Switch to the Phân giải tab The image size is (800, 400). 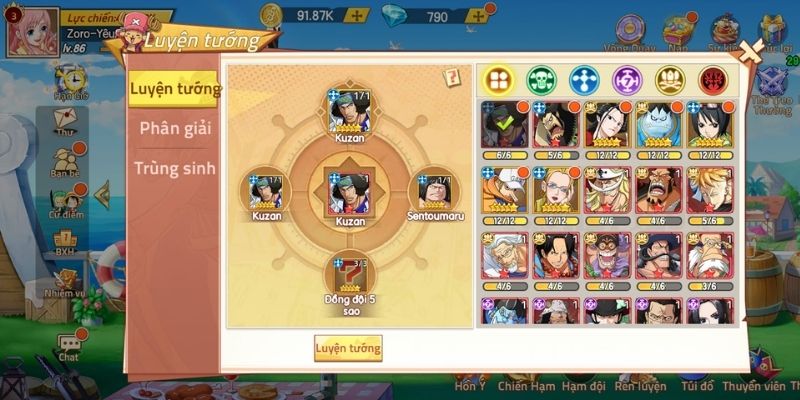(x=175, y=128)
